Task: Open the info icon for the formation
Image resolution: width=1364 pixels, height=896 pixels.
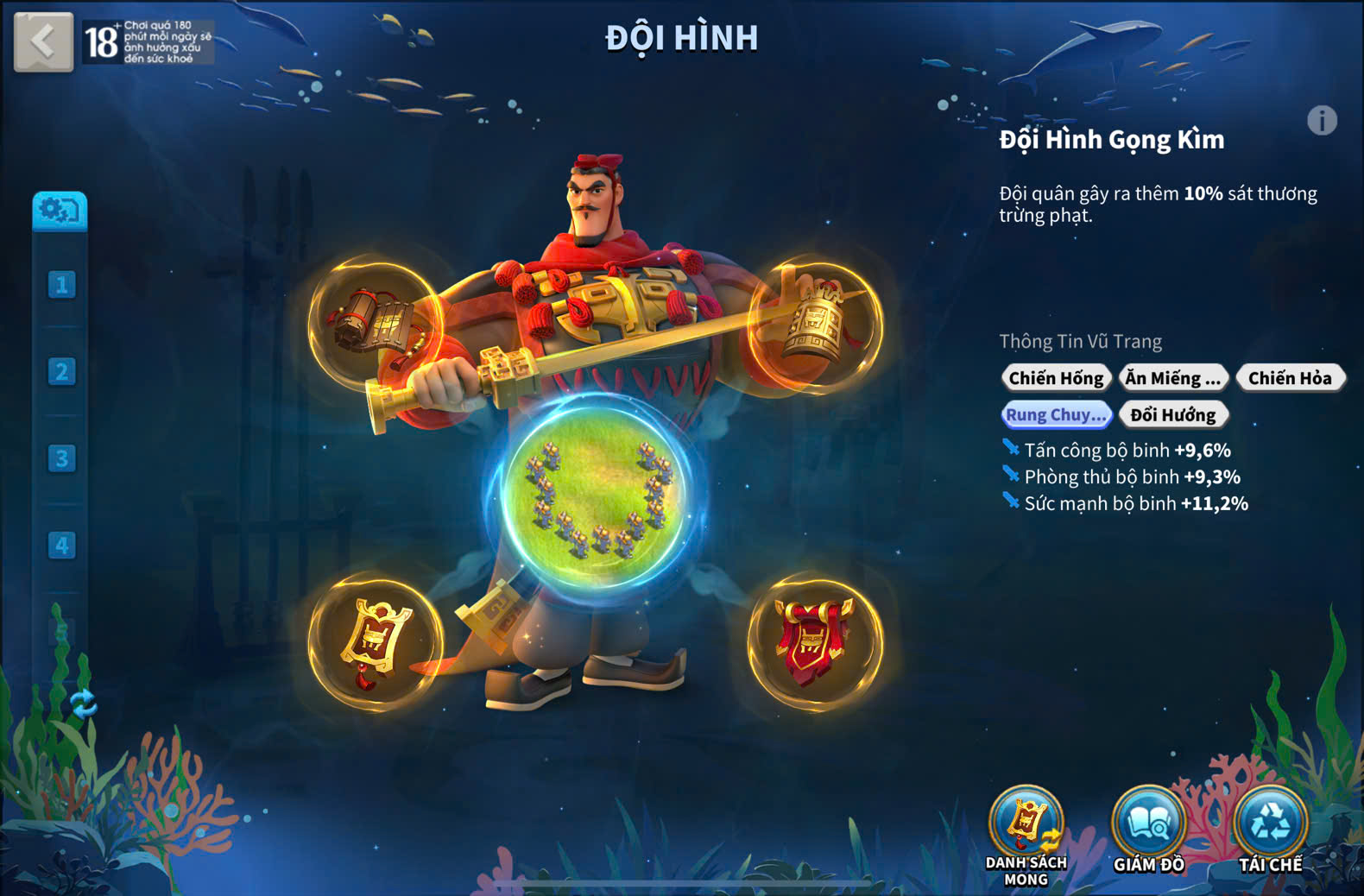Action: [1321, 121]
